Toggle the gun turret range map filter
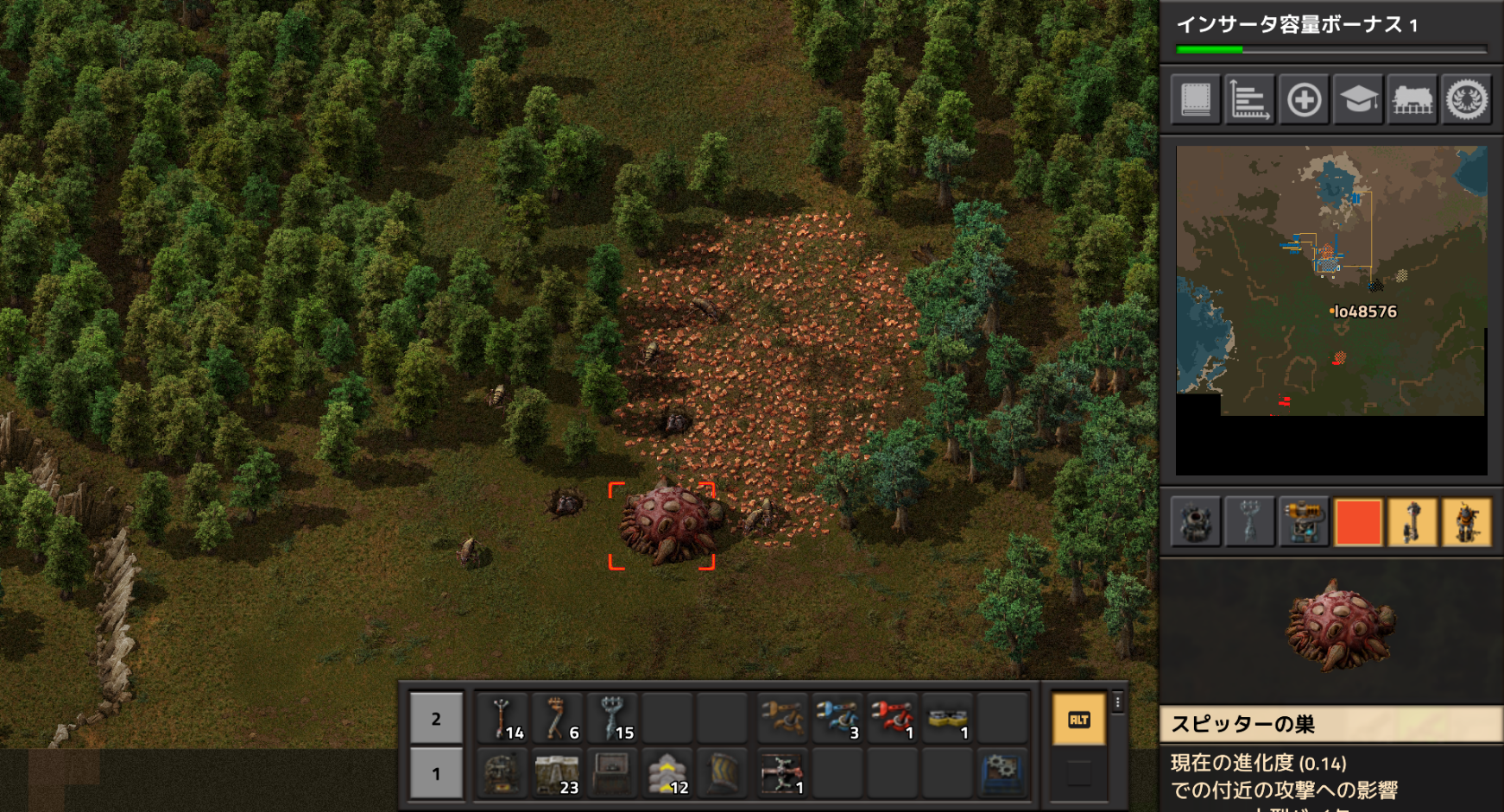This screenshot has width=1504, height=812. [x=1304, y=522]
